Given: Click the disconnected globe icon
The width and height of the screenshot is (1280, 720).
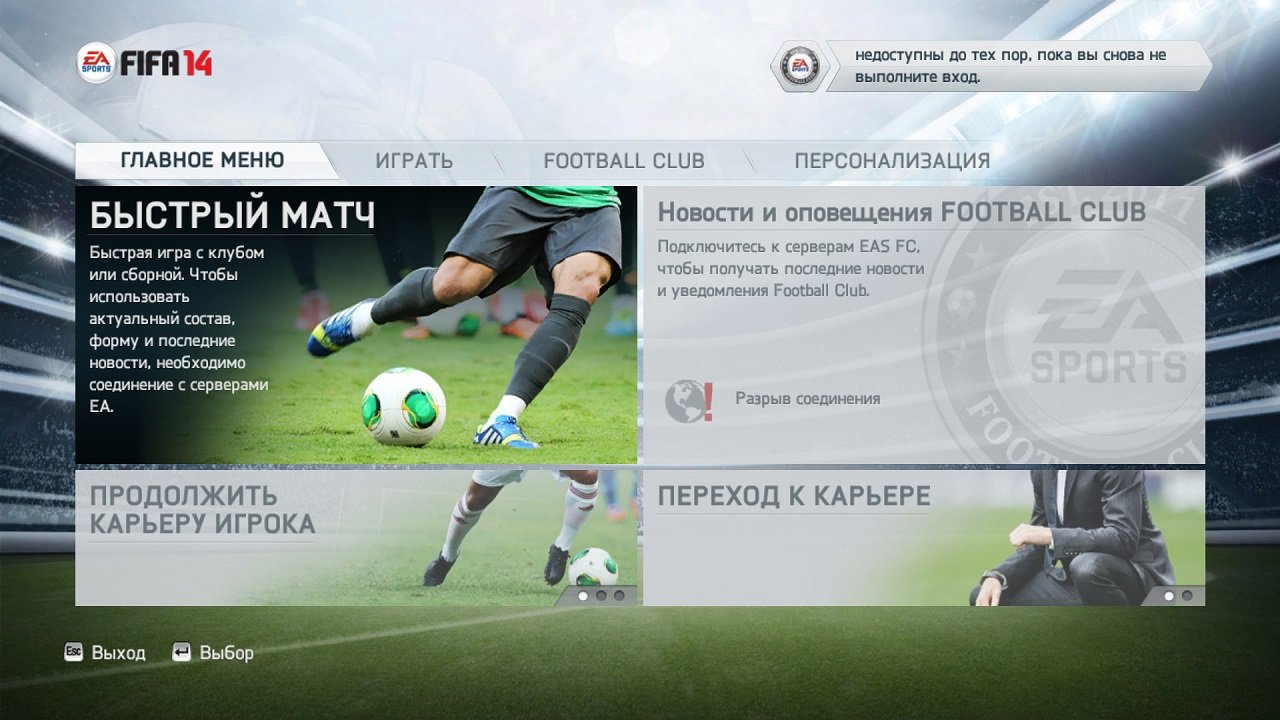Looking at the screenshot, I should tap(685, 397).
